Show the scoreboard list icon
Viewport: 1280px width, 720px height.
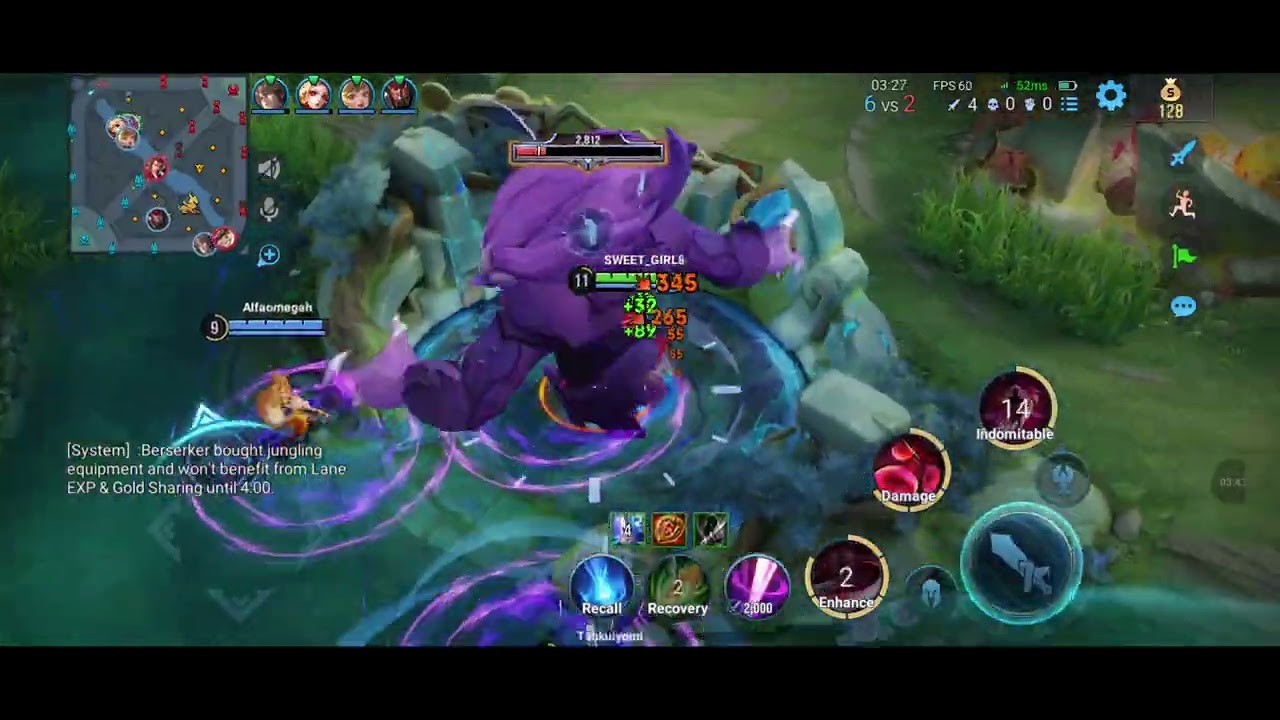tap(1069, 104)
